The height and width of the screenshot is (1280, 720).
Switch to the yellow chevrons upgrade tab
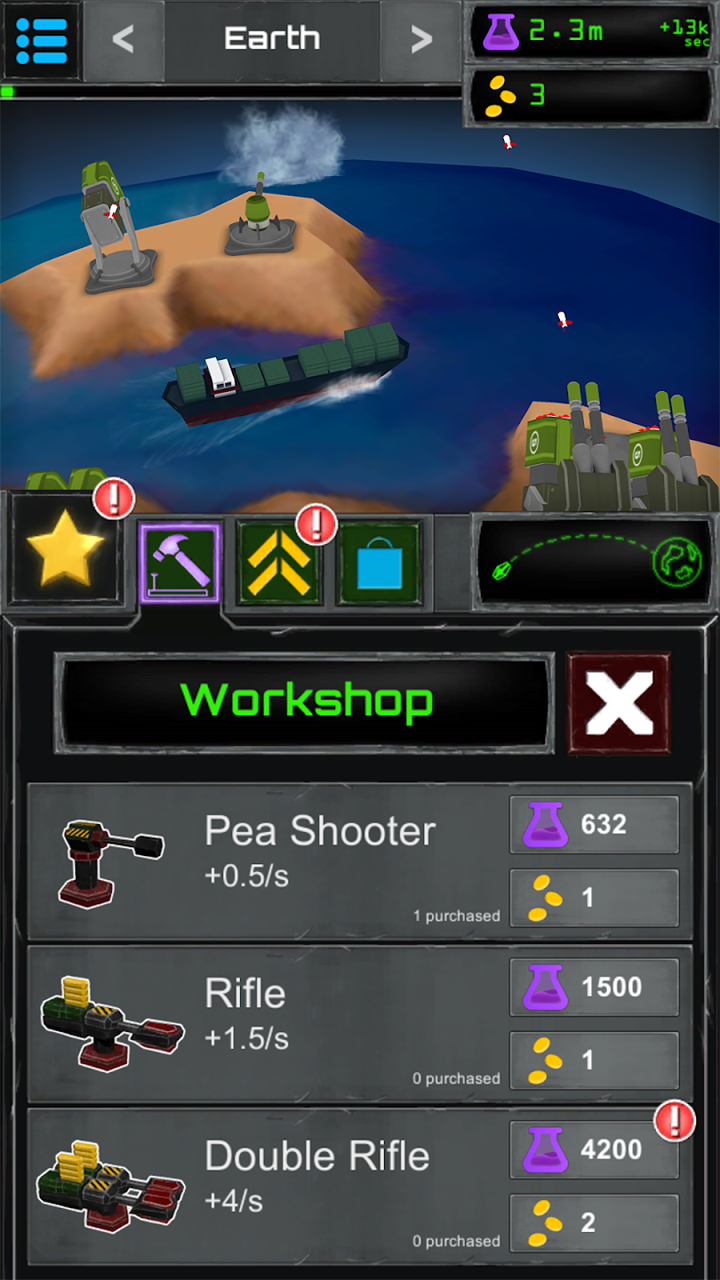(280, 563)
